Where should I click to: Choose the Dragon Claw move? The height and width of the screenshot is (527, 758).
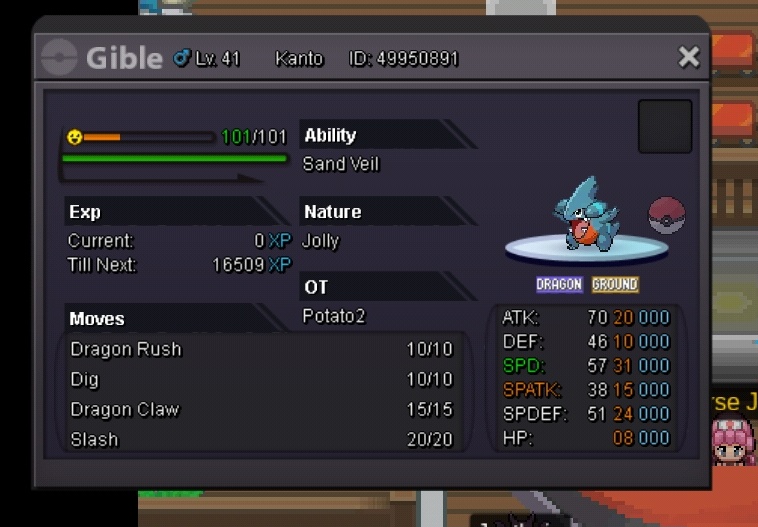(125, 409)
